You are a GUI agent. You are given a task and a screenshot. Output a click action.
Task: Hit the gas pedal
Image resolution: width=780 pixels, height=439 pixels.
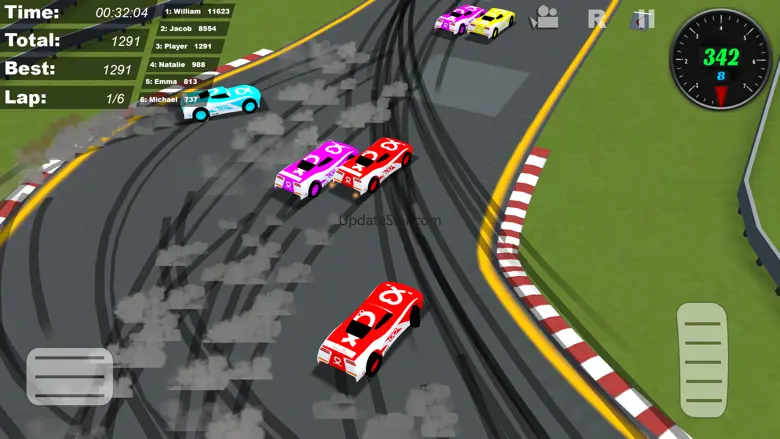[x=703, y=360]
